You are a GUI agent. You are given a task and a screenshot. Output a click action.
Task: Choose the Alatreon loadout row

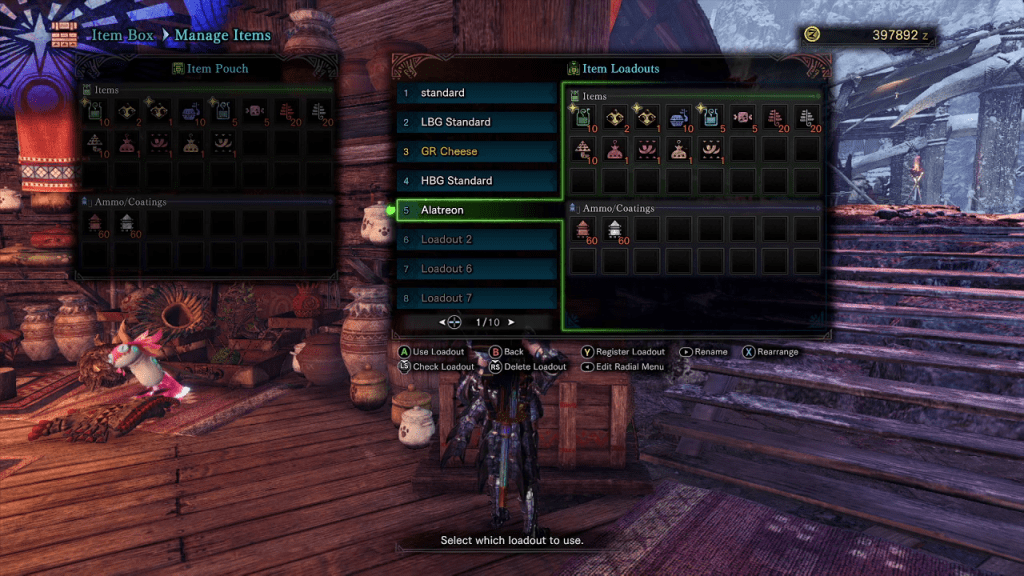pyautogui.click(x=476, y=210)
